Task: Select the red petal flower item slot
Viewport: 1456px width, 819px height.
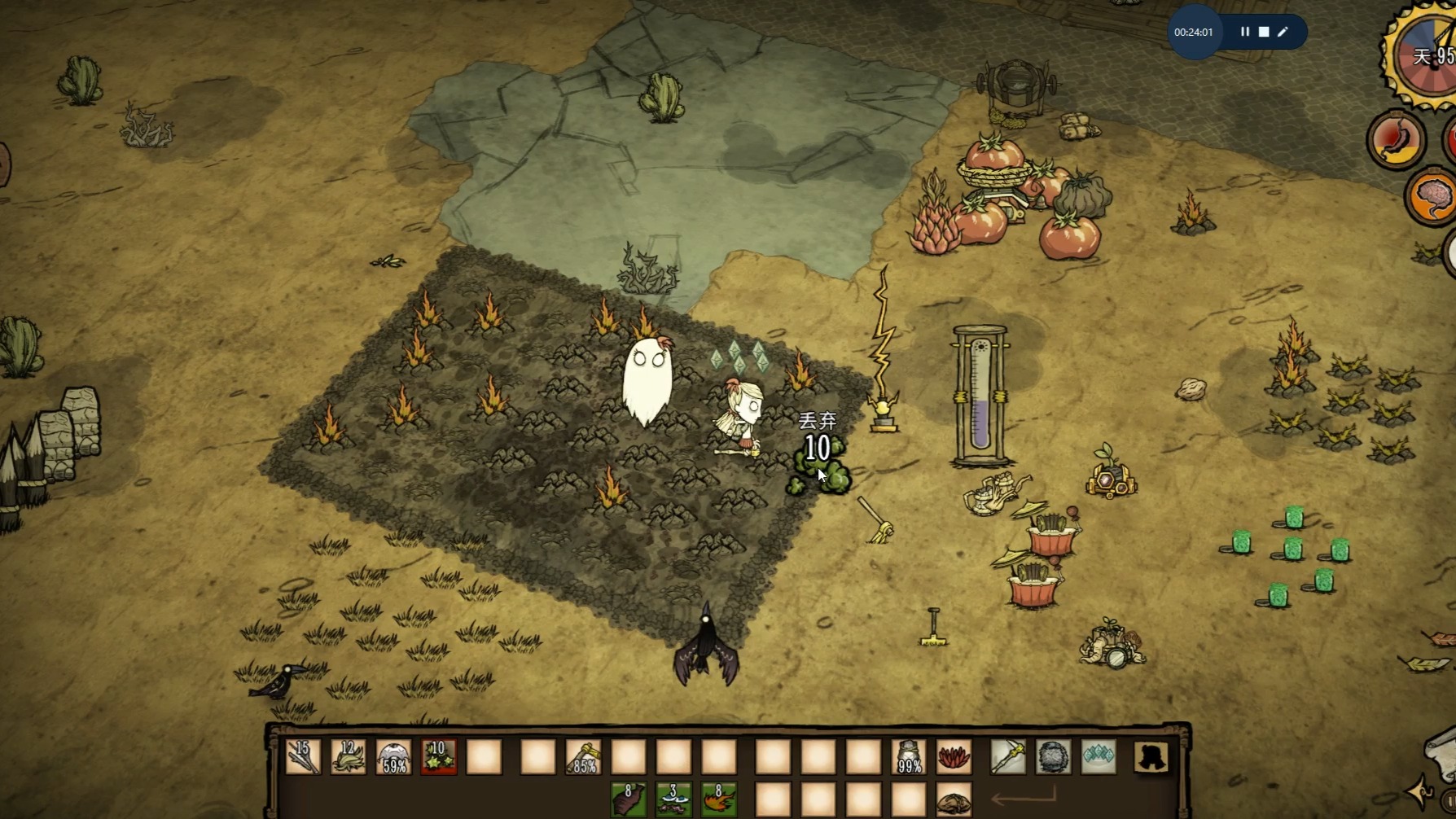Action: [x=954, y=756]
